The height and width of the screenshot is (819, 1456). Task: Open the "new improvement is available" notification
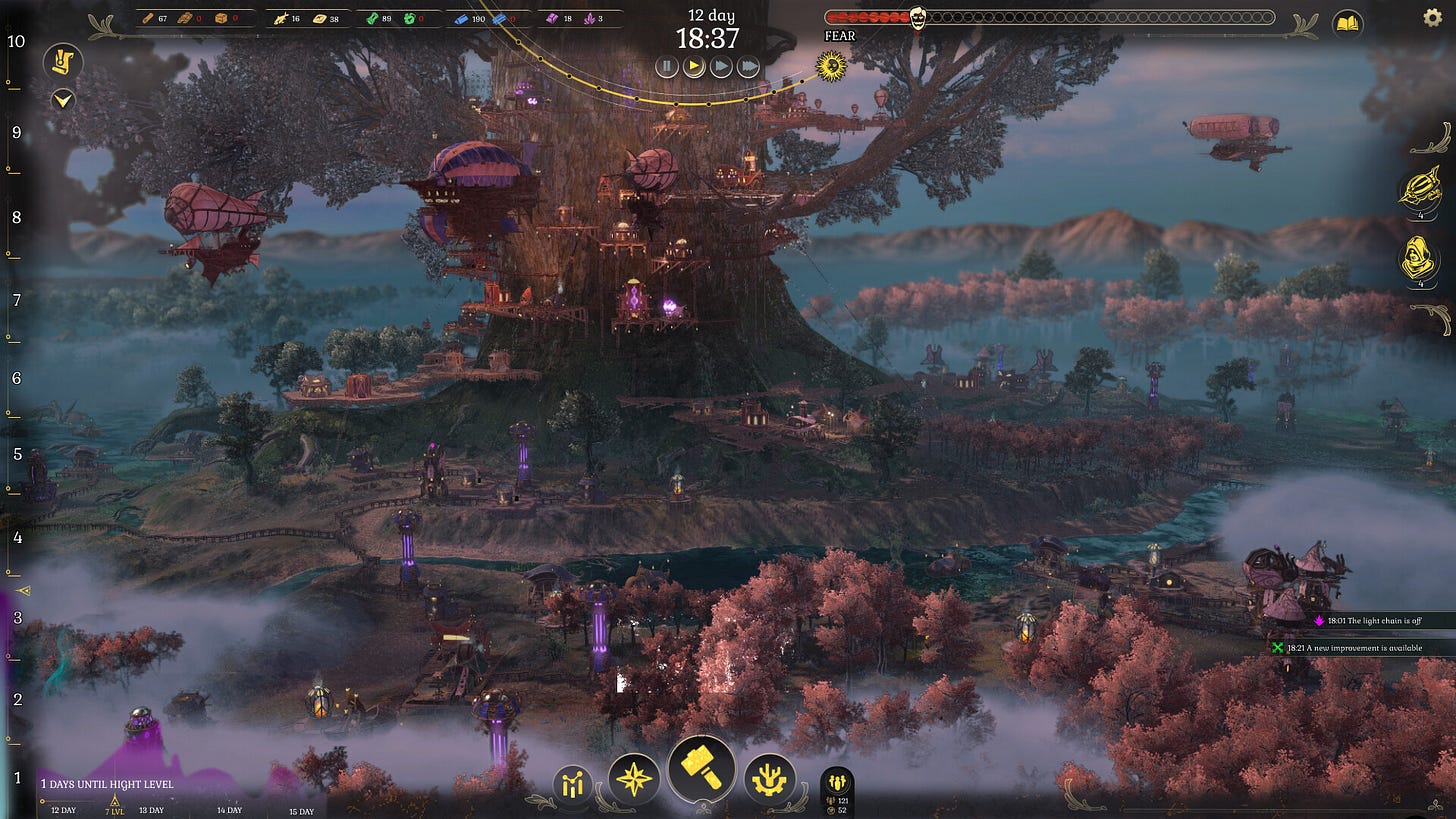click(1361, 648)
